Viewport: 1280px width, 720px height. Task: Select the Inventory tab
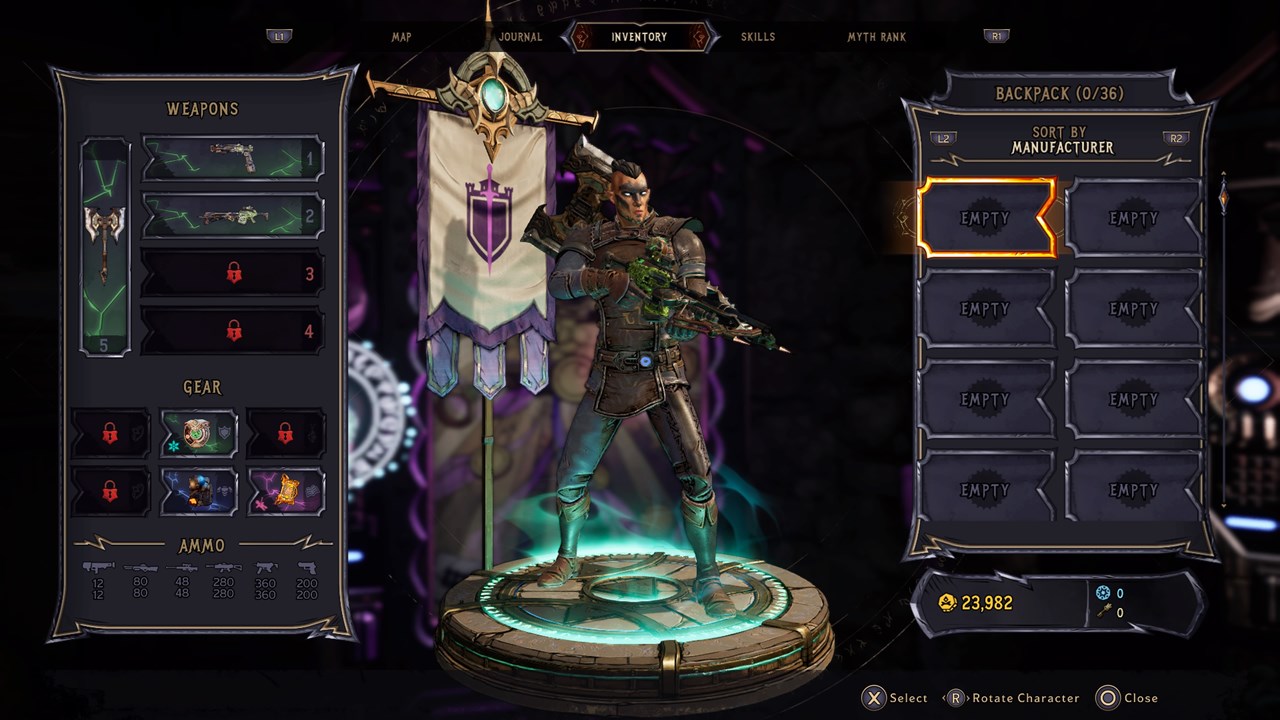639,37
